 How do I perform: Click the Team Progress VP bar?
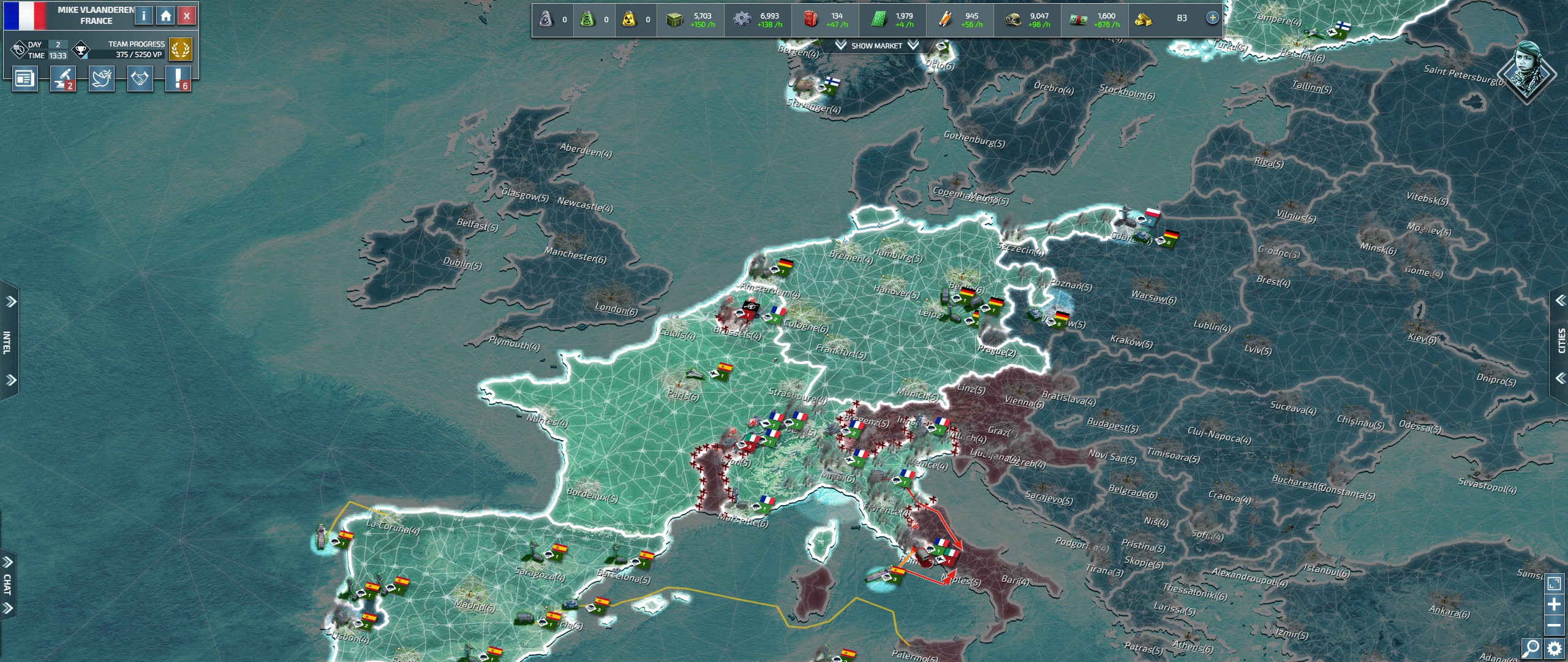click(x=129, y=54)
